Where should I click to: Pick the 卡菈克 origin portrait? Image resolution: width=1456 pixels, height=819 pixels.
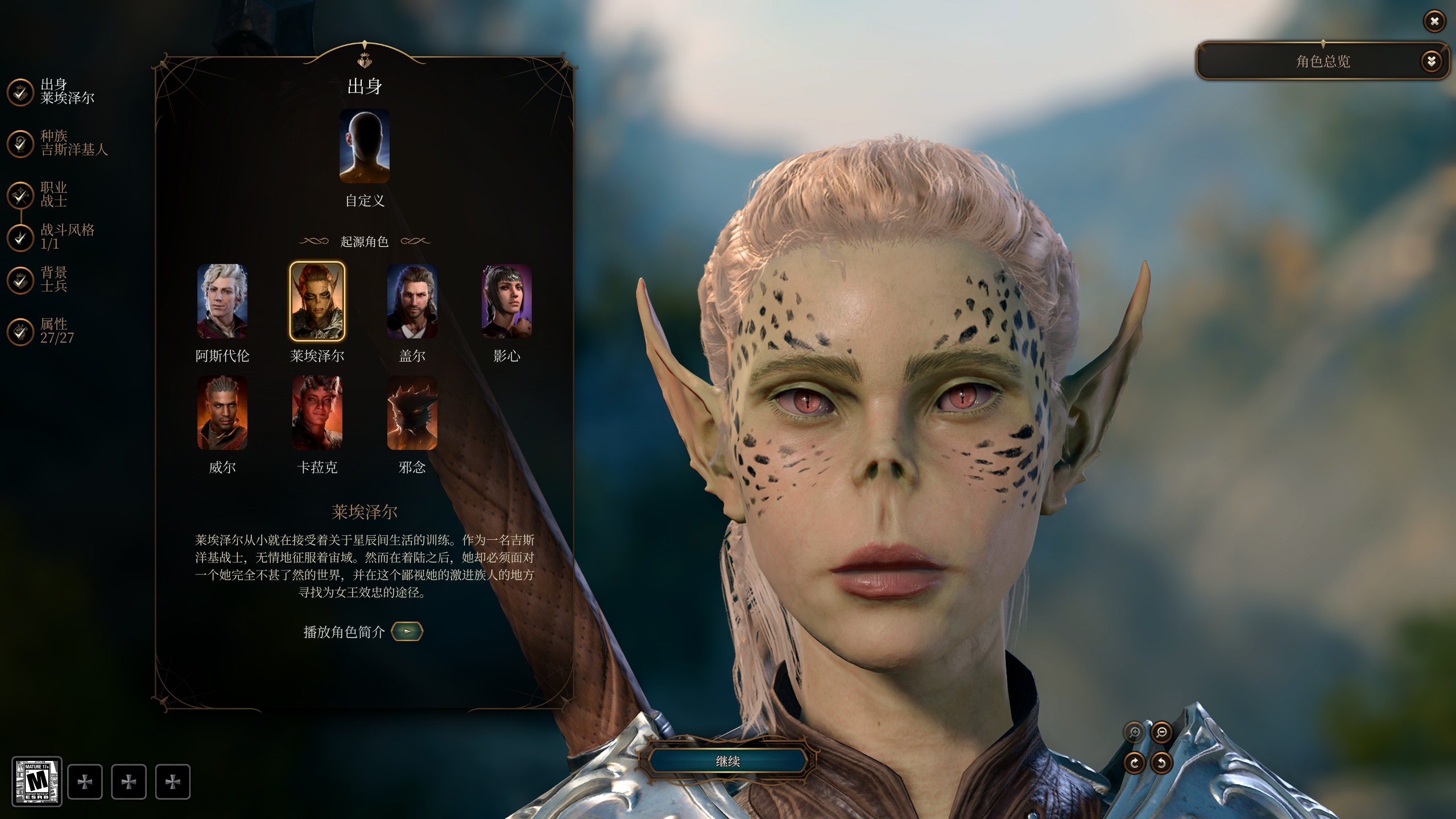pyautogui.click(x=317, y=413)
